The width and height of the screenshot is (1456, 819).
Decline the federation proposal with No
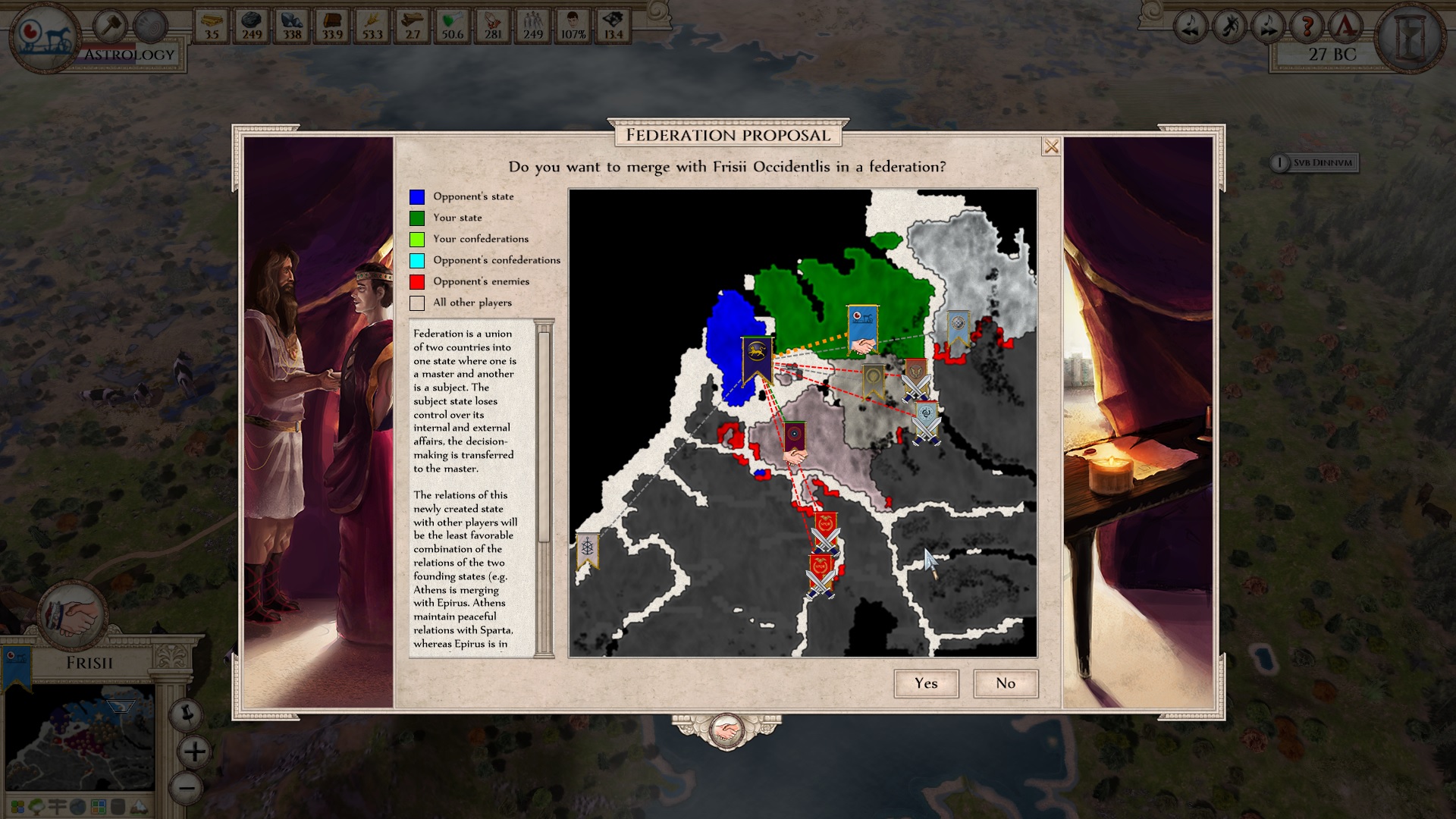coord(1006,683)
